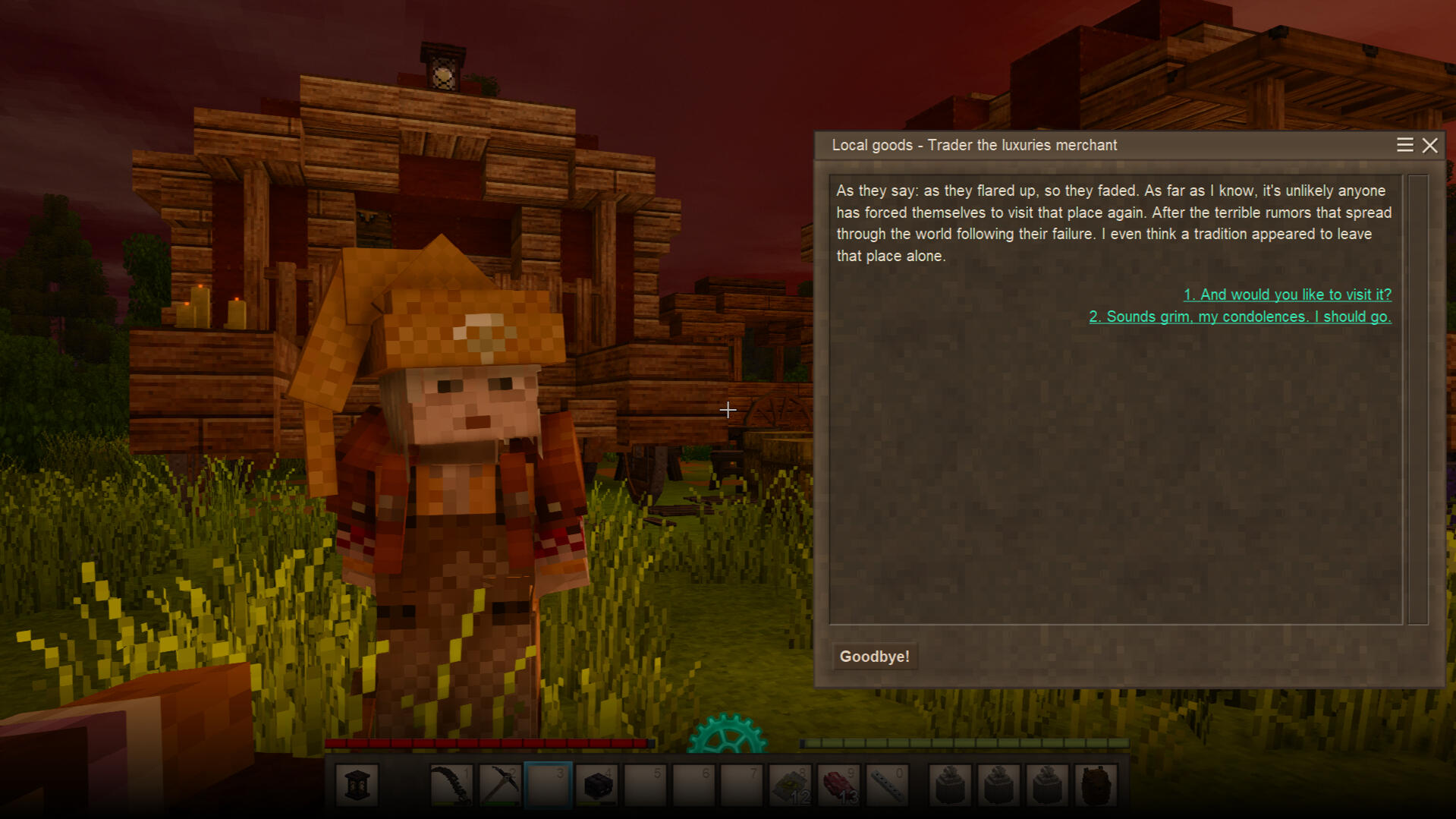Open the dialogue window's hamburger menu

point(1404,145)
